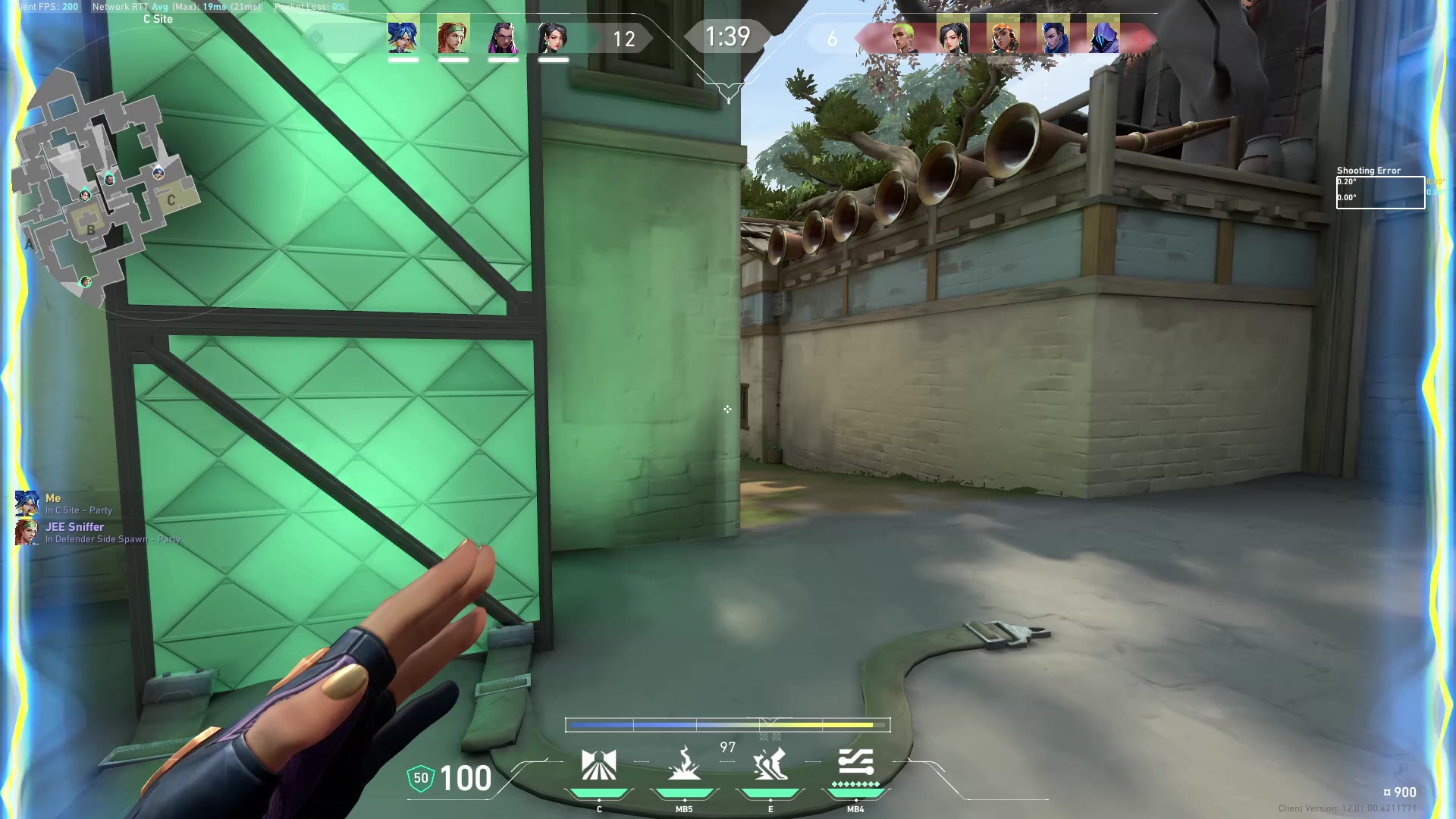Click the ally score showing 12

[625, 39]
